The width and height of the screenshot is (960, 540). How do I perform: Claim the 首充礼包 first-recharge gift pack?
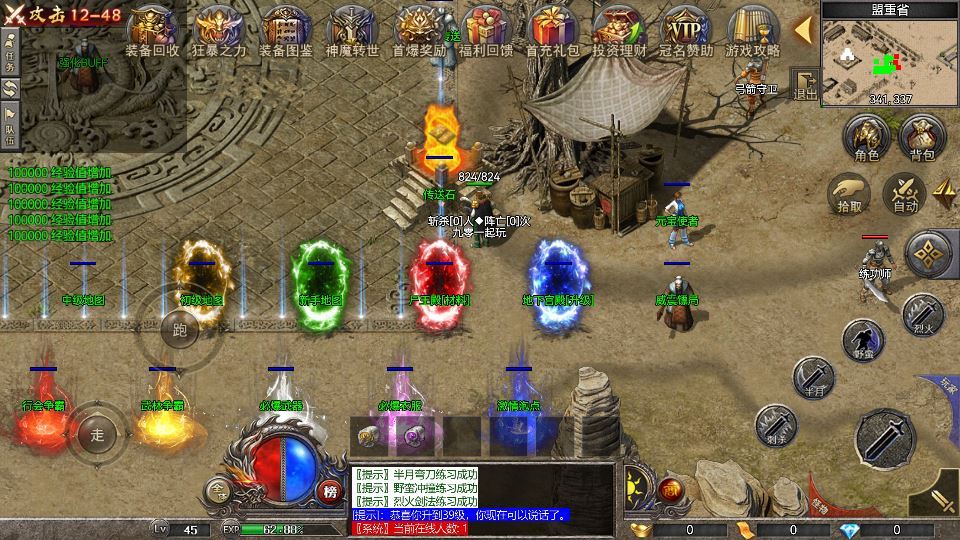[552, 29]
